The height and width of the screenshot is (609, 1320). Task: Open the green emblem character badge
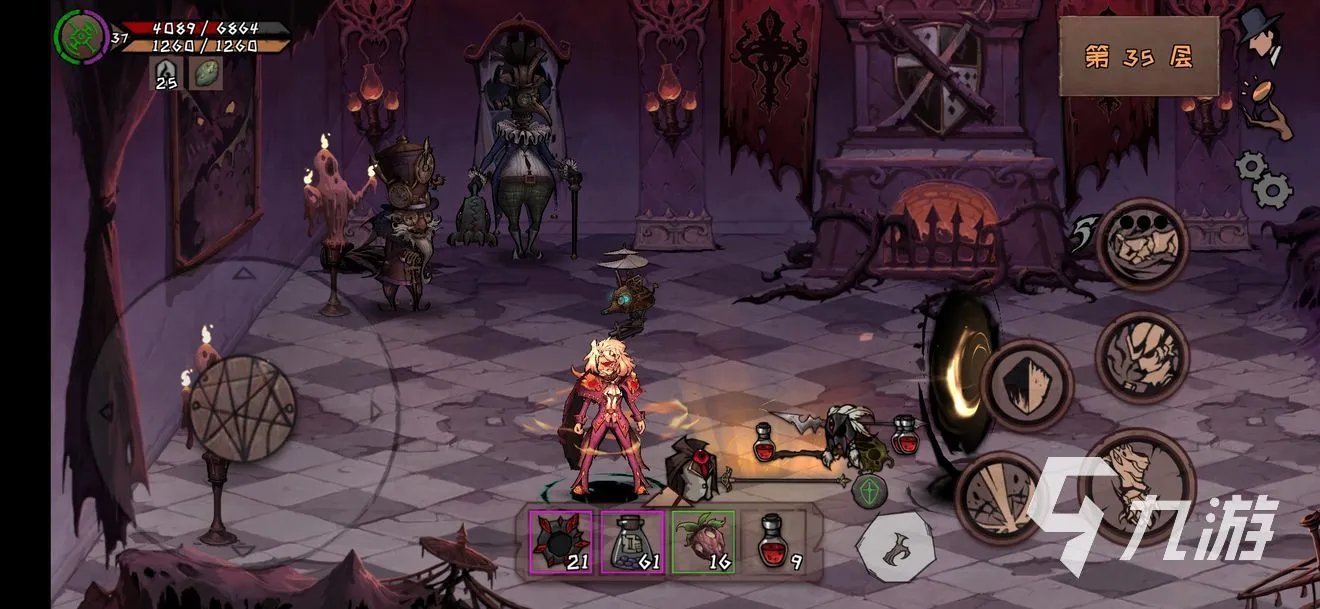[x=80, y=37]
